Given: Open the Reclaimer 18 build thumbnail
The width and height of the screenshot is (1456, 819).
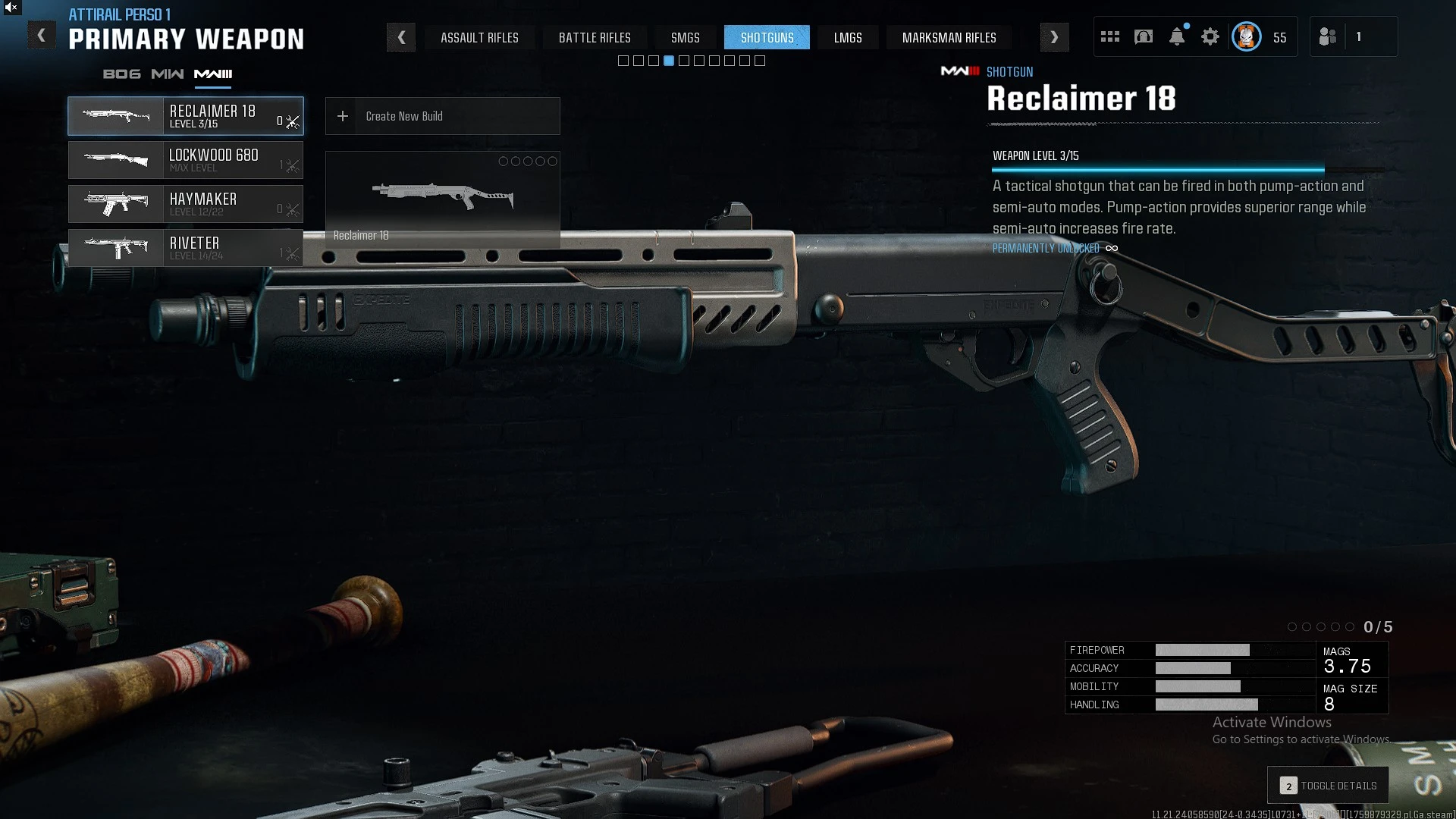Looking at the screenshot, I should click(x=442, y=199).
